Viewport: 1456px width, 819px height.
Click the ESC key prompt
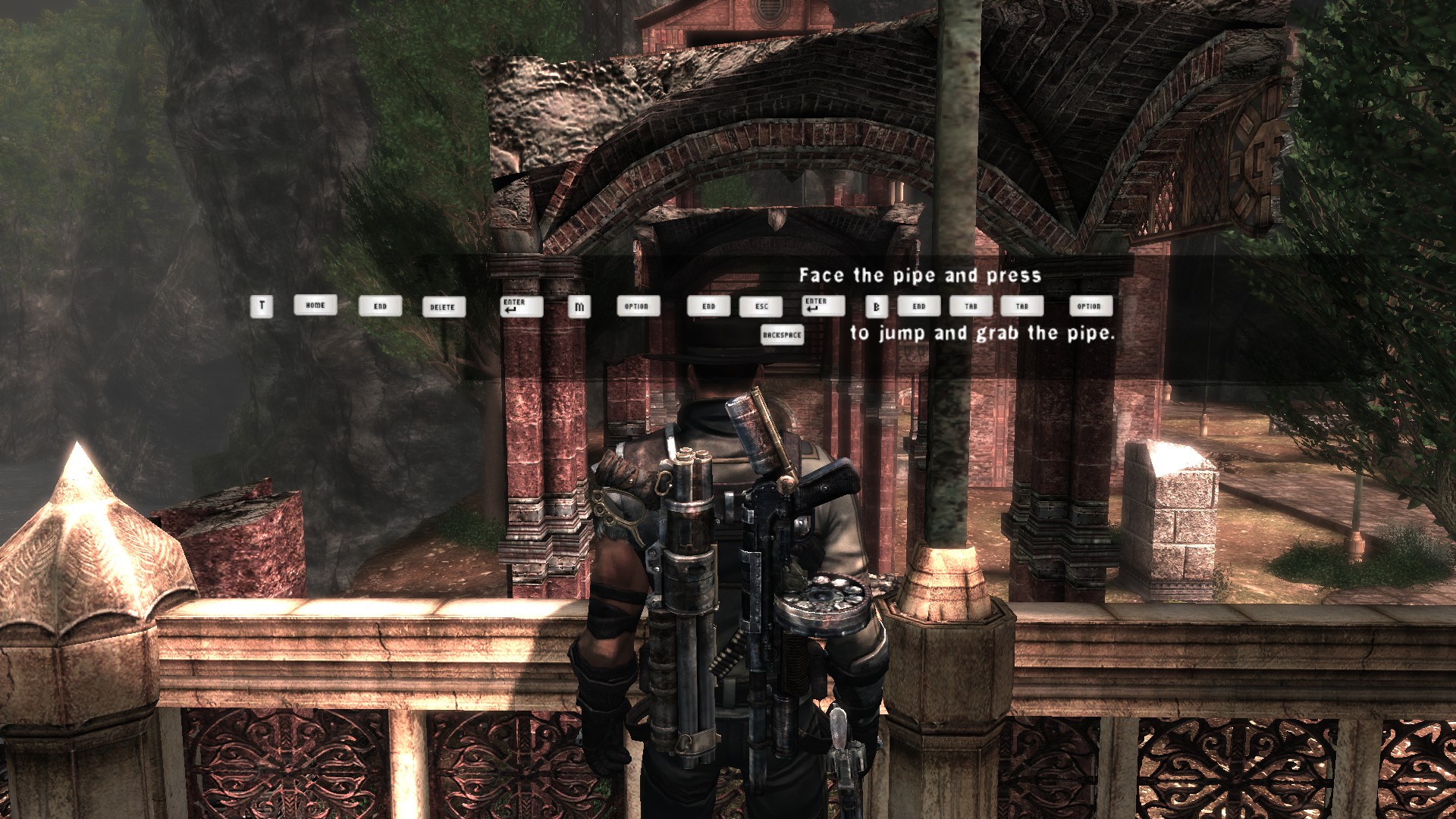tap(762, 306)
